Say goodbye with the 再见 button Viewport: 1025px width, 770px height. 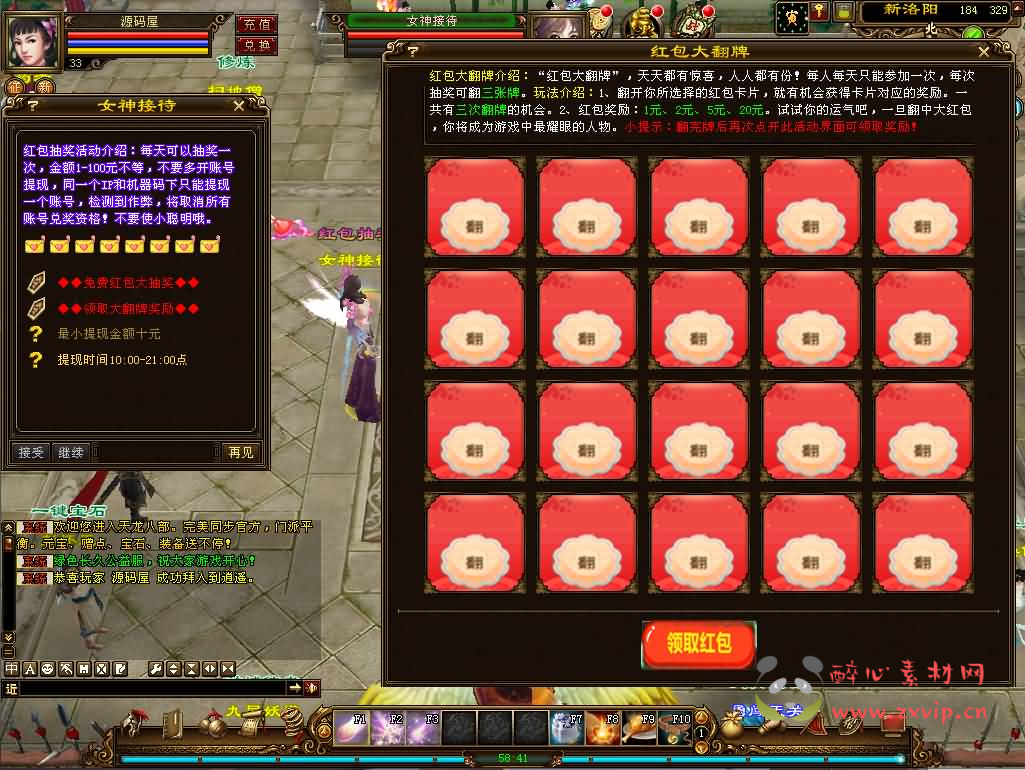[x=241, y=453]
